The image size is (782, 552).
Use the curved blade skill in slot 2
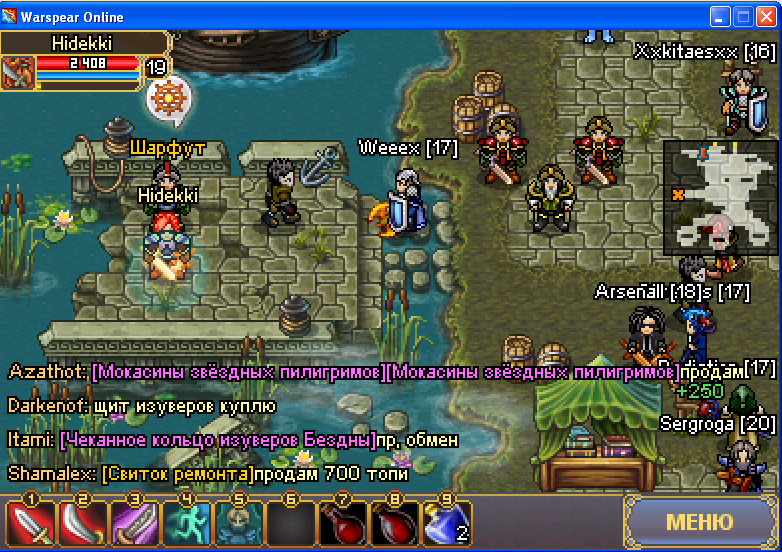click(83, 523)
